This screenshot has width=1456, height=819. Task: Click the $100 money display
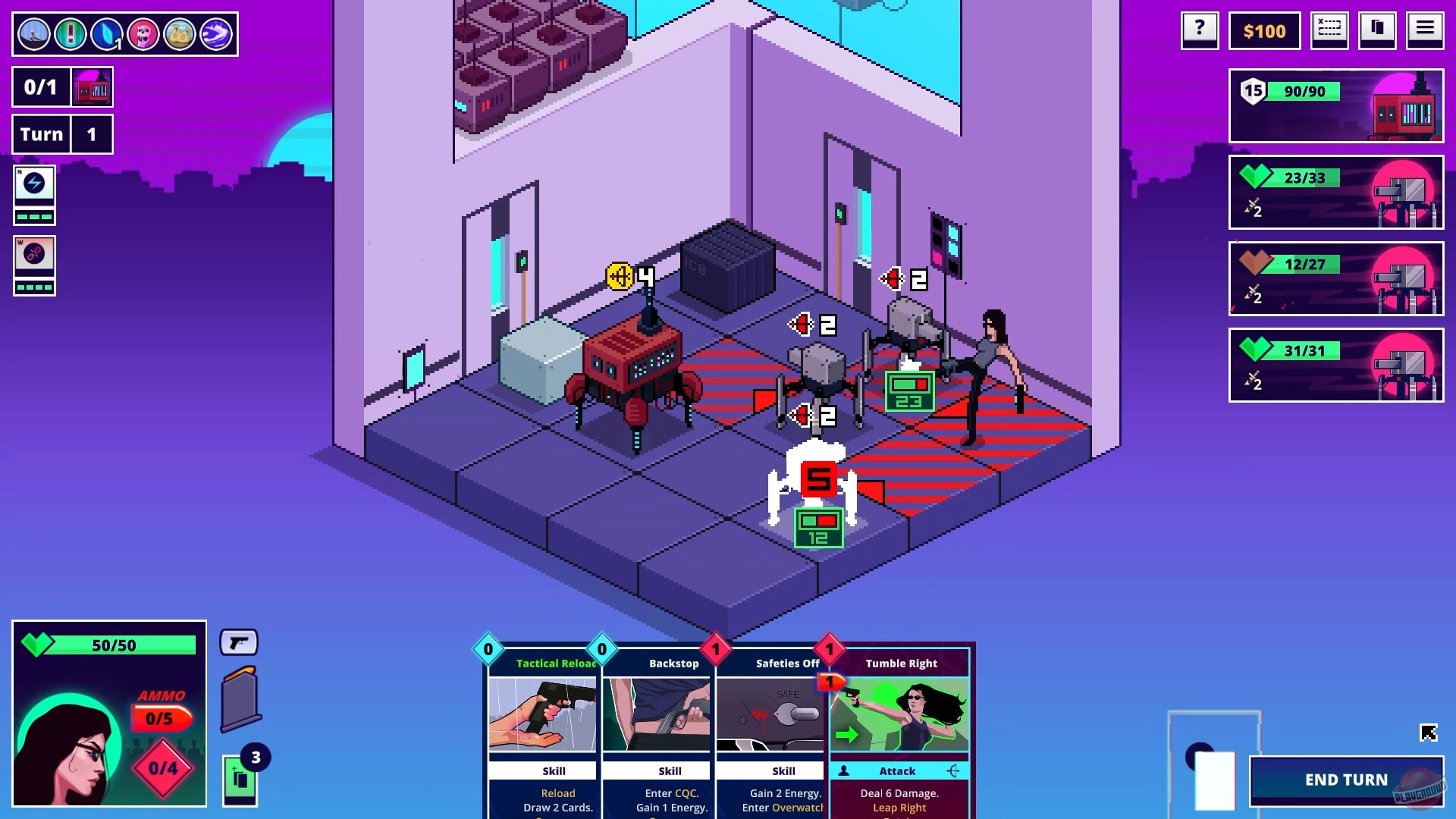1264,31
